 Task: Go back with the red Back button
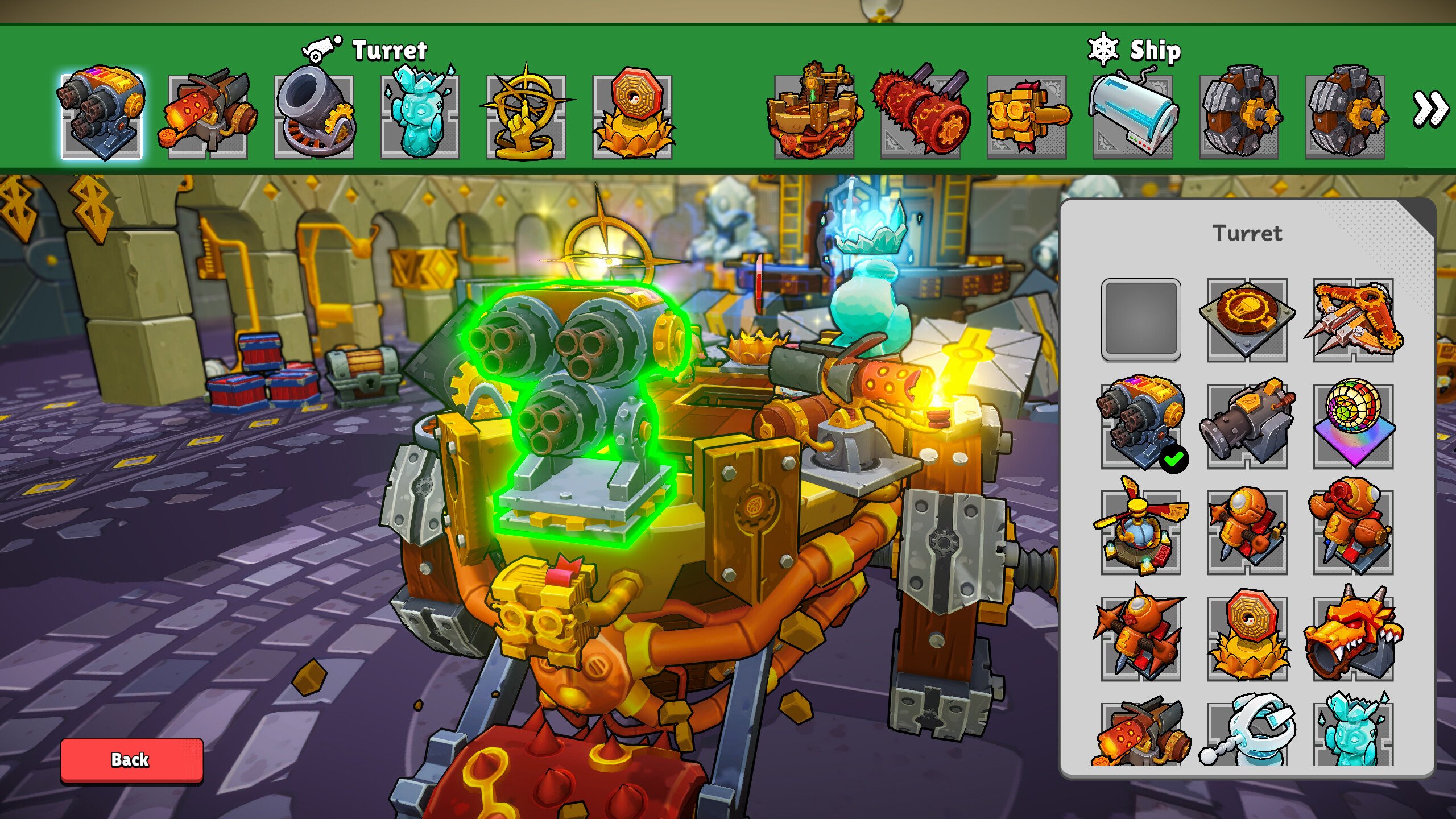click(x=131, y=760)
